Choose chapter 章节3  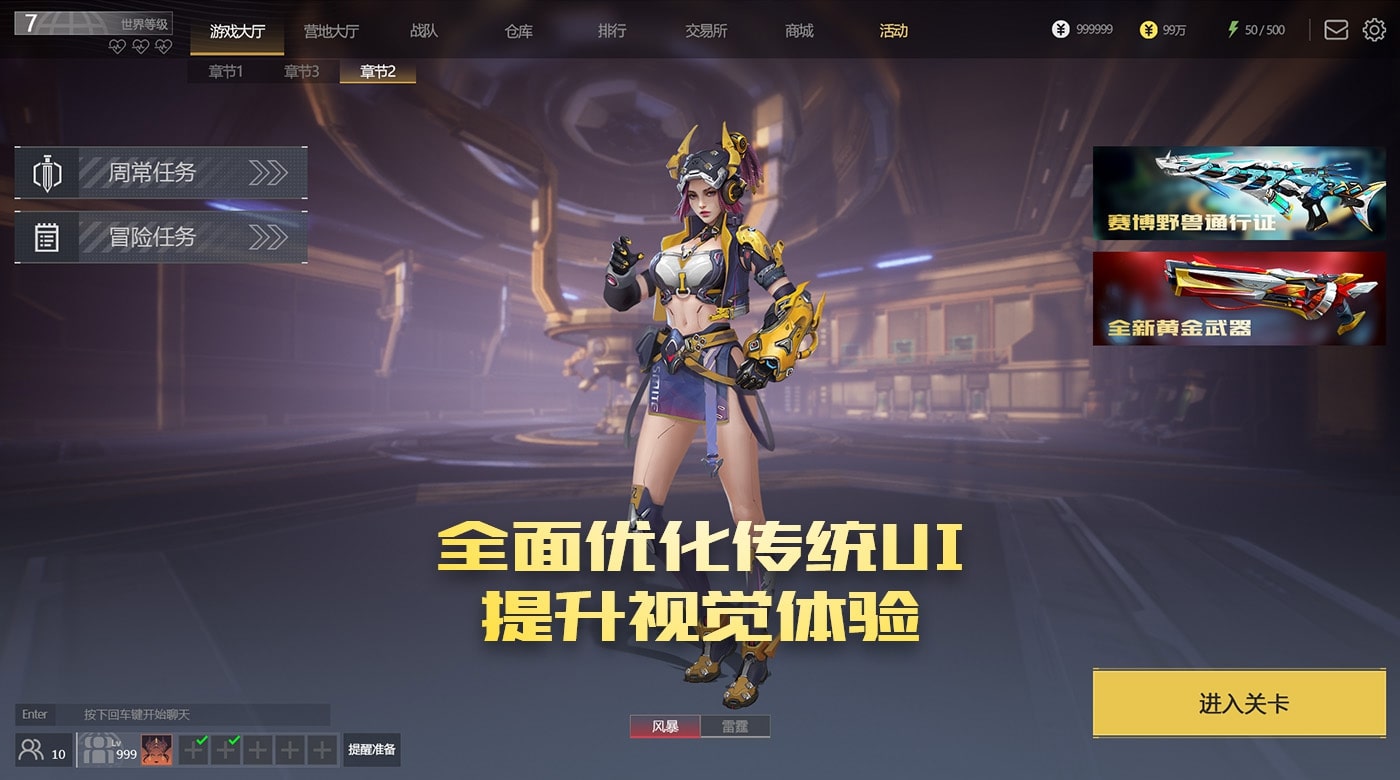(x=301, y=71)
